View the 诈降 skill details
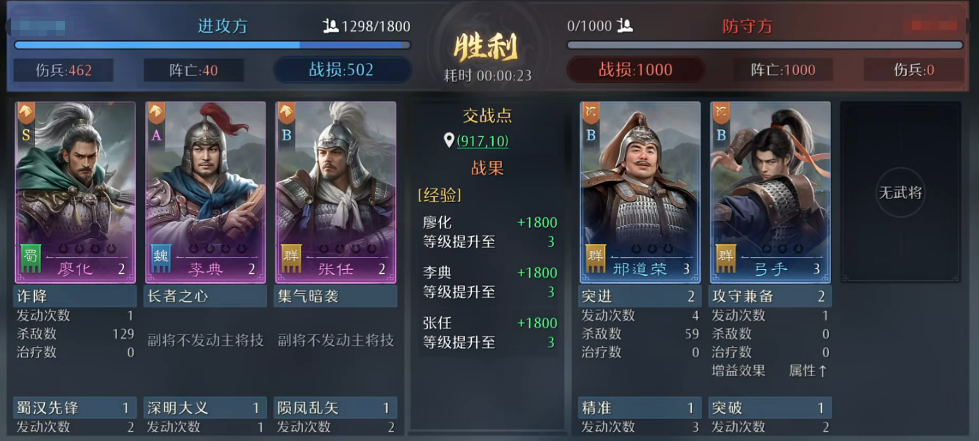The height and width of the screenshot is (441, 979). pos(75,297)
